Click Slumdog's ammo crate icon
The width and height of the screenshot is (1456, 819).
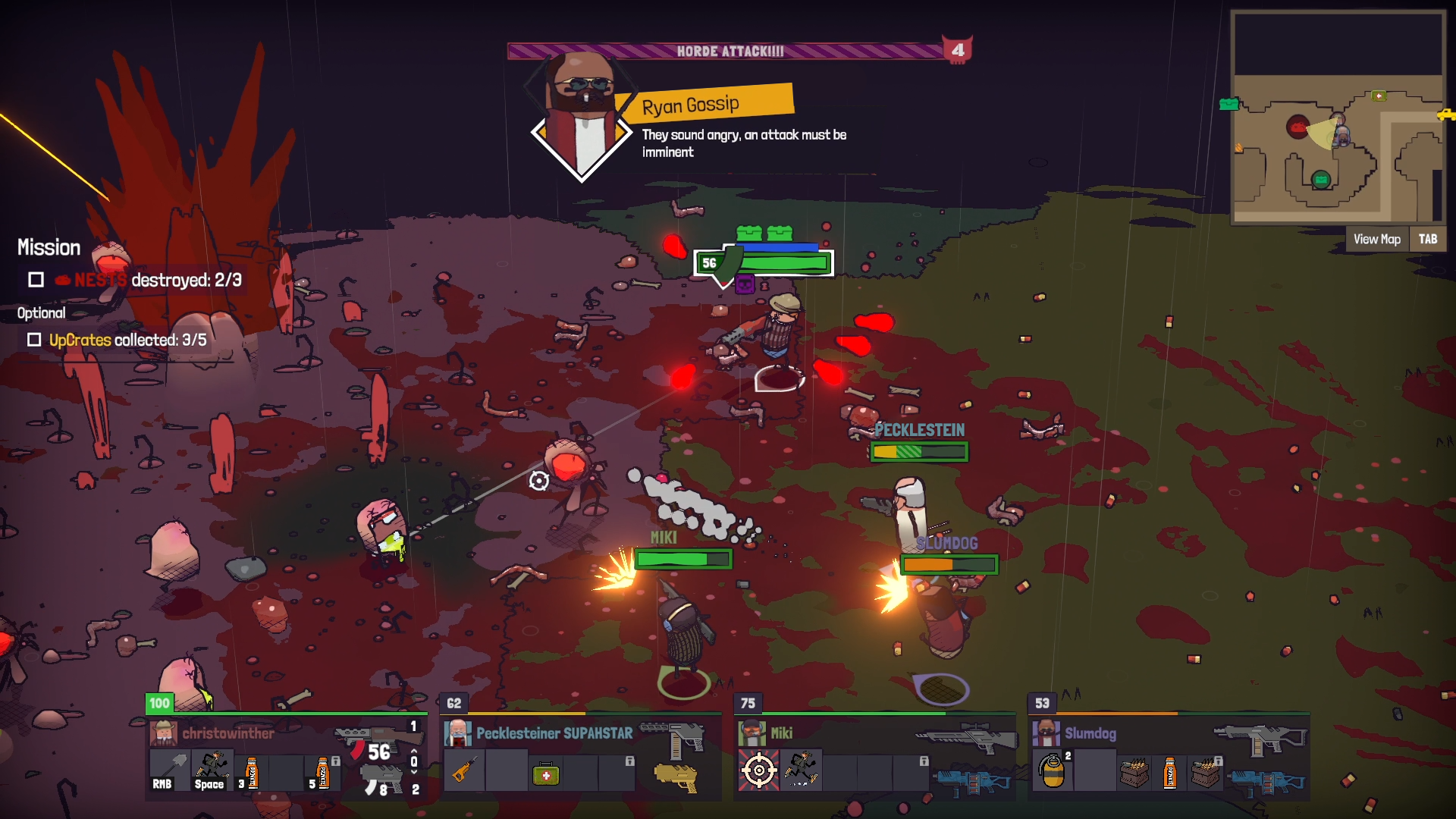[1134, 774]
